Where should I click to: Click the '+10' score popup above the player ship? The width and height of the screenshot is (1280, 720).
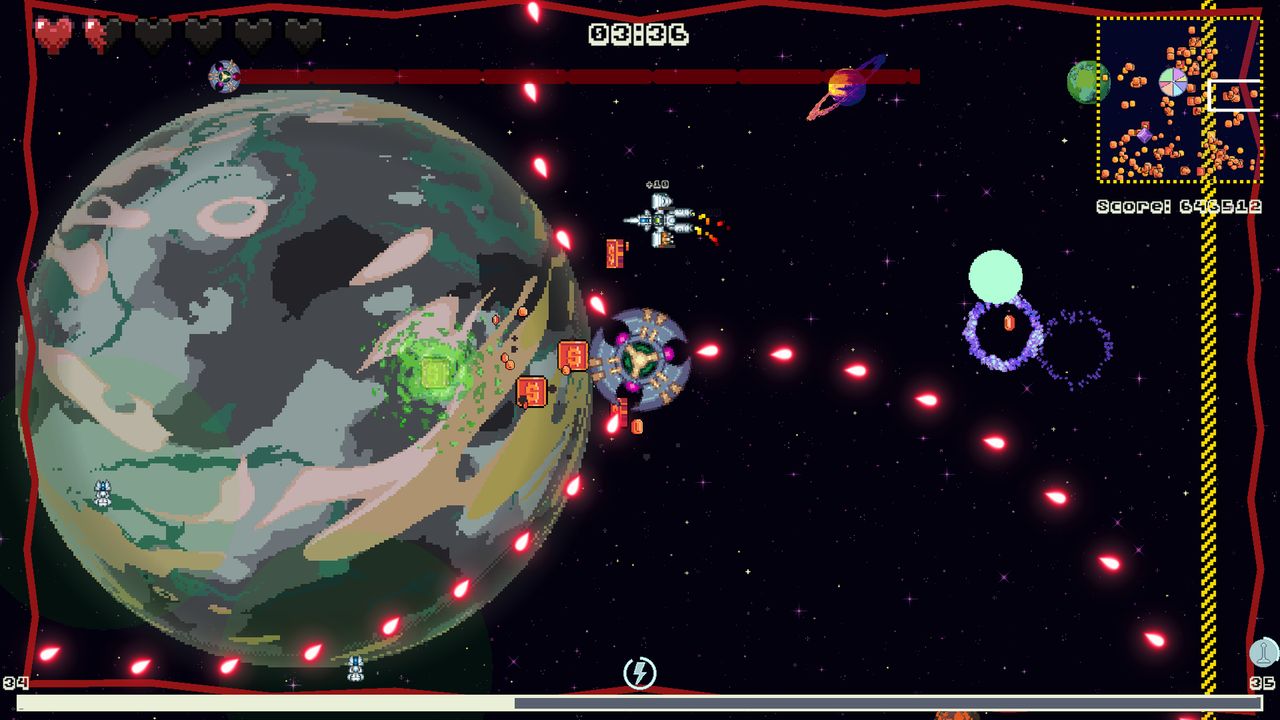pyautogui.click(x=656, y=184)
